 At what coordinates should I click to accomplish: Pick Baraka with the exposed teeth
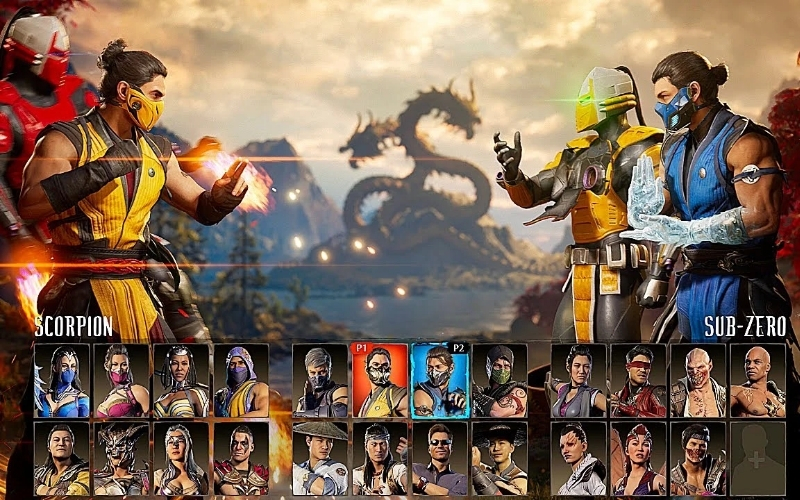pos(698,381)
